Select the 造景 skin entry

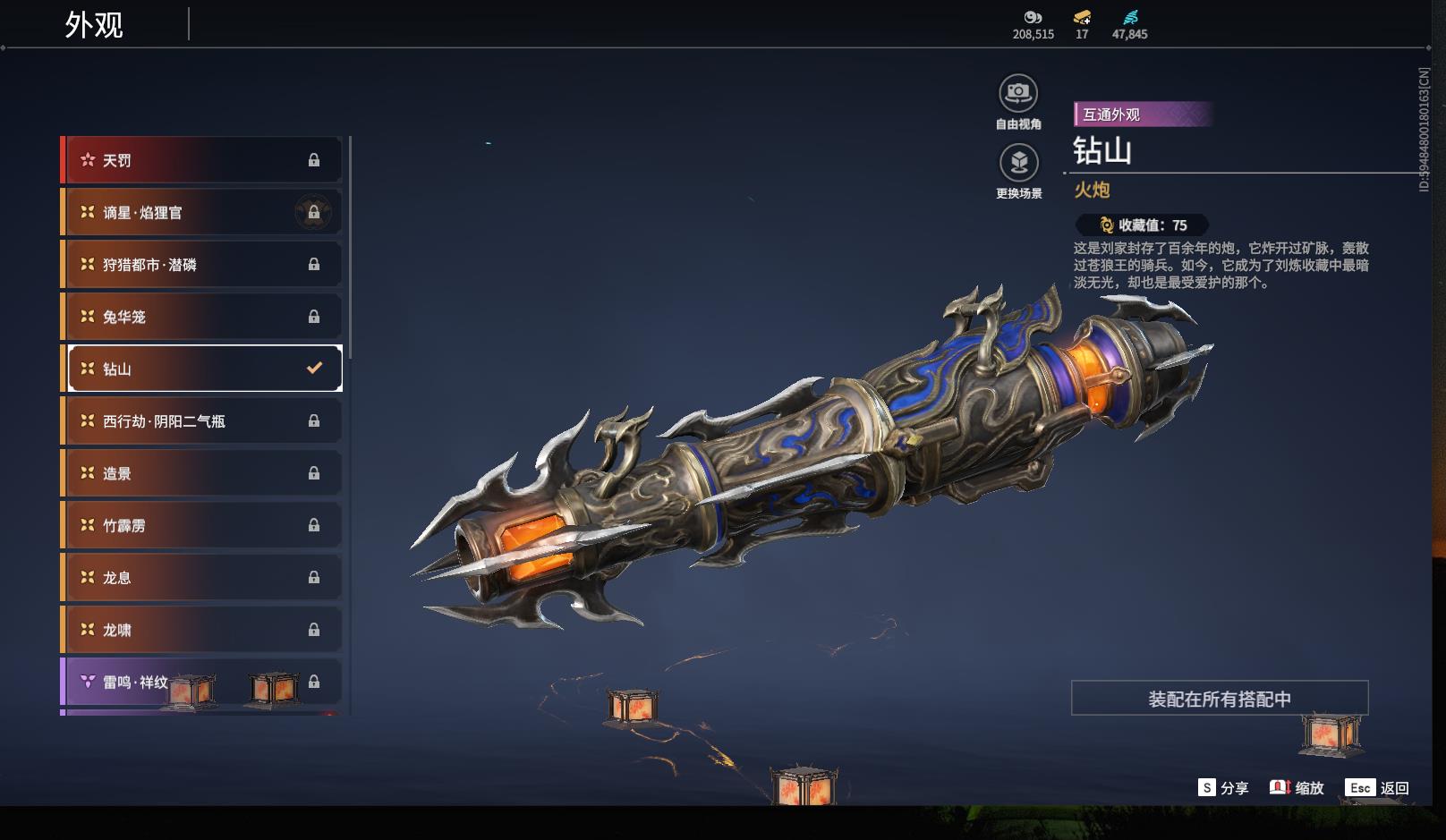[201, 473]
